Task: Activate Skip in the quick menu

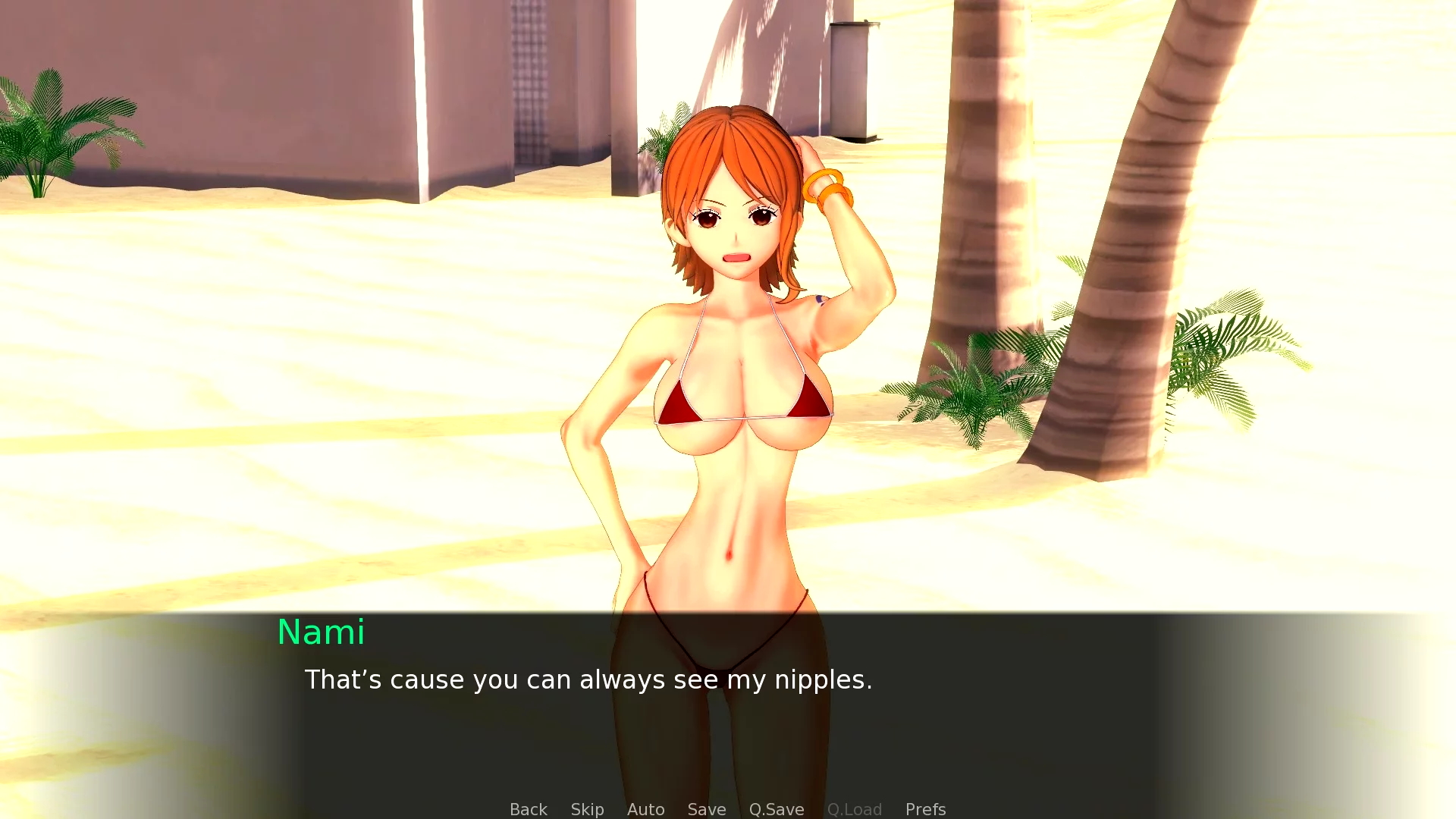Action: (x=587, y=809)
